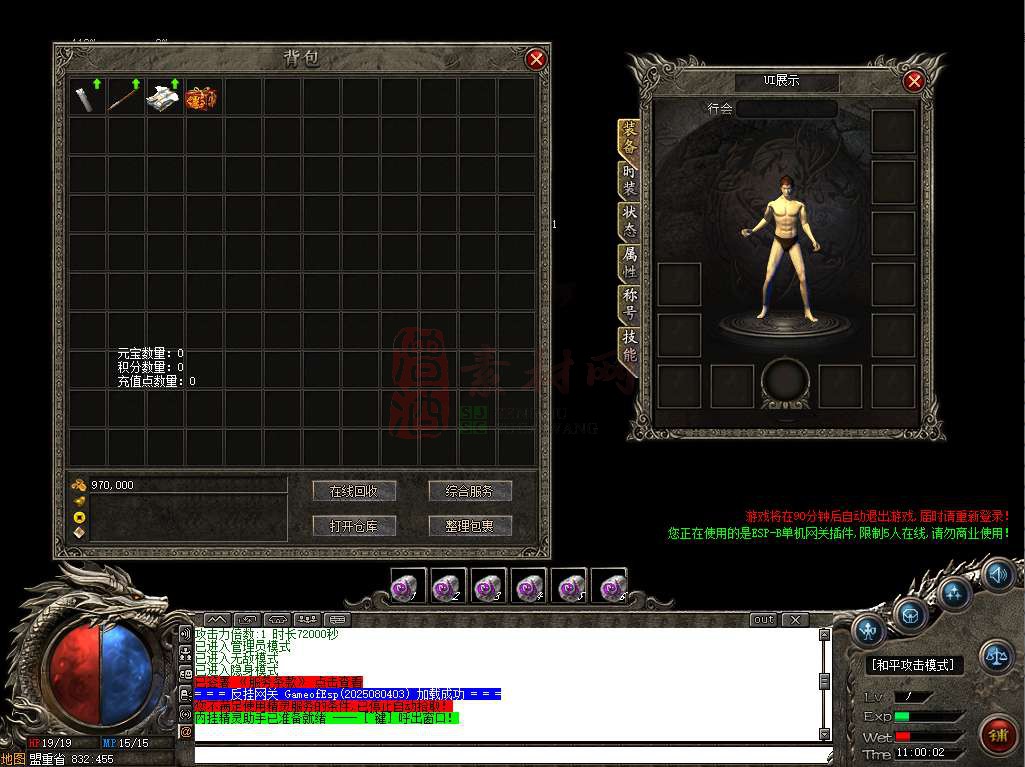Screen dimensions: 1025x767
Task: Select the wooden spear weapon slot
Action: (127, 97)
